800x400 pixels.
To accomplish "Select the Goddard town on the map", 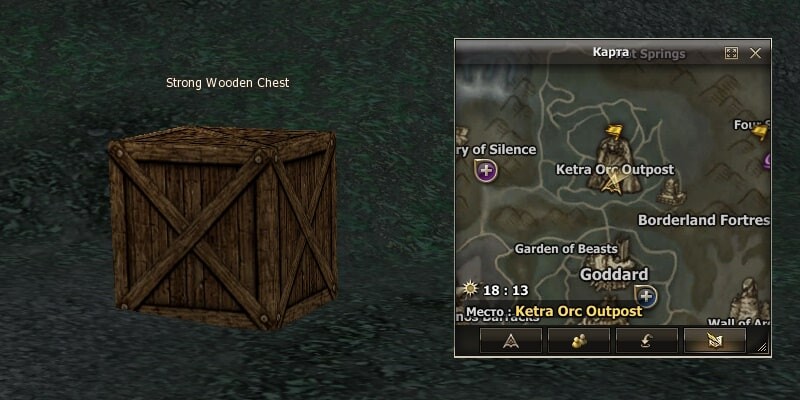I will (x=614, y=274).
